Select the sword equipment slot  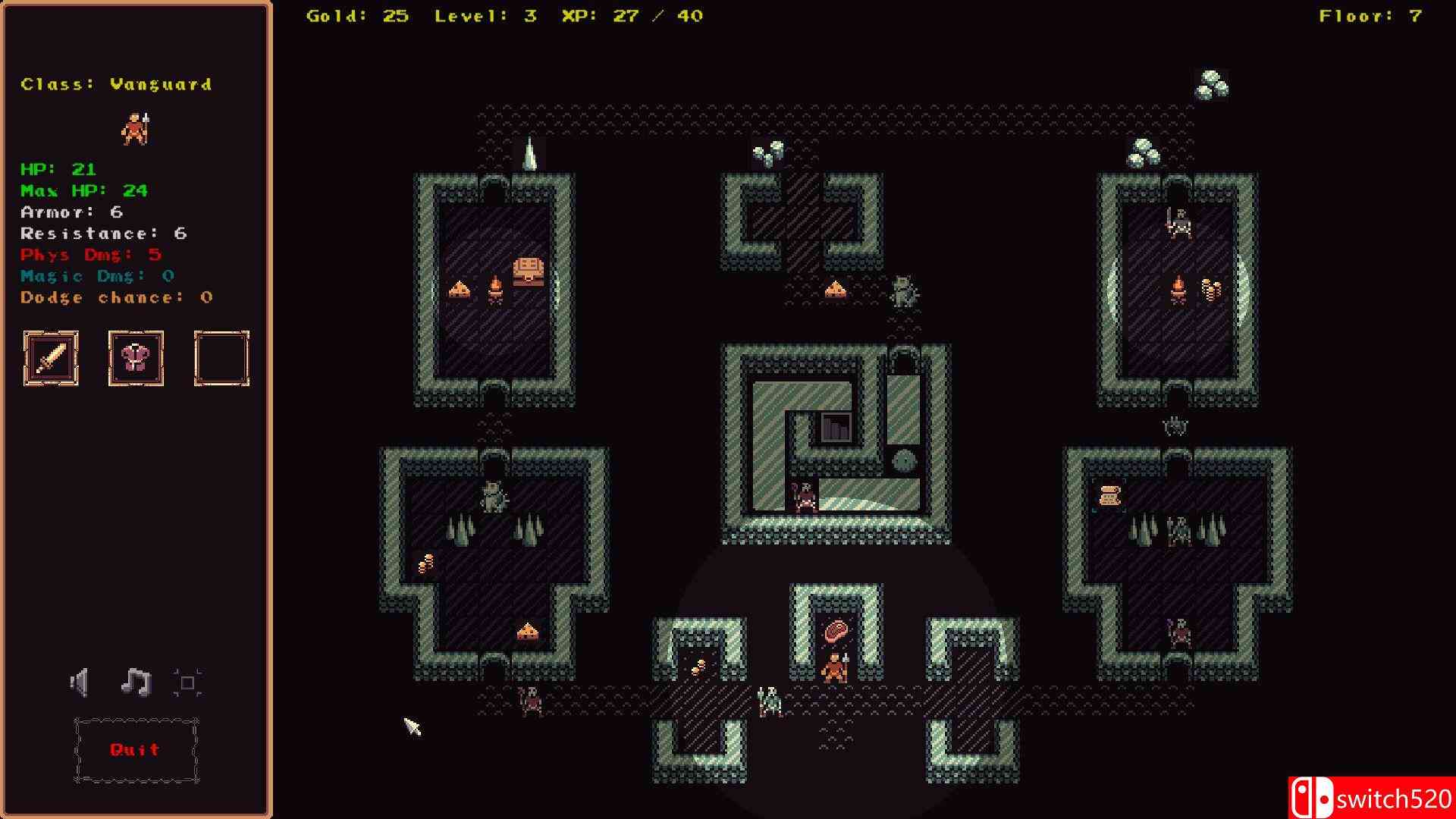[x=50, y=358]
